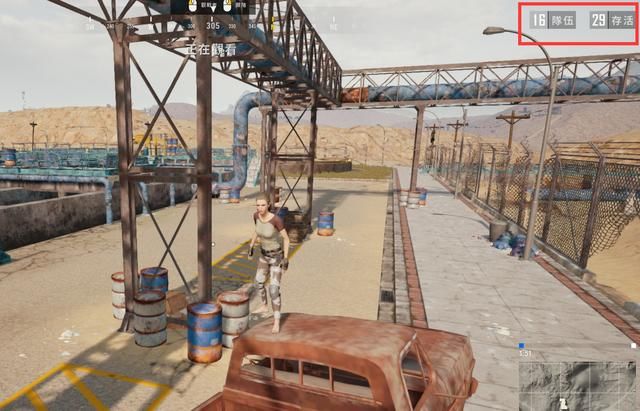Click the minimap in the corner
This screenshot has width=640, height=411.
[578, 384]
